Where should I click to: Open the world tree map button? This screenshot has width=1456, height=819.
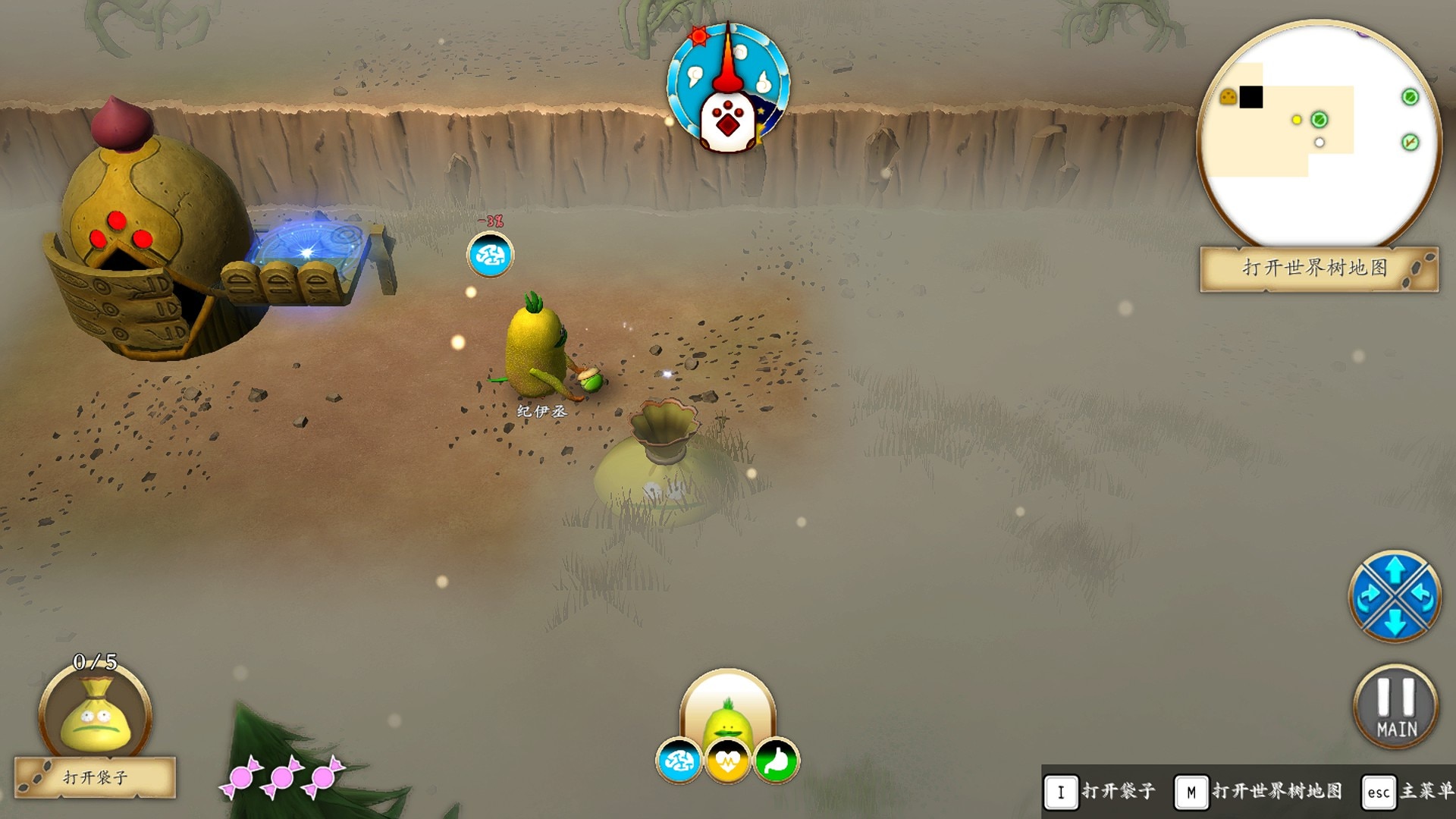tap(1318, 268)
